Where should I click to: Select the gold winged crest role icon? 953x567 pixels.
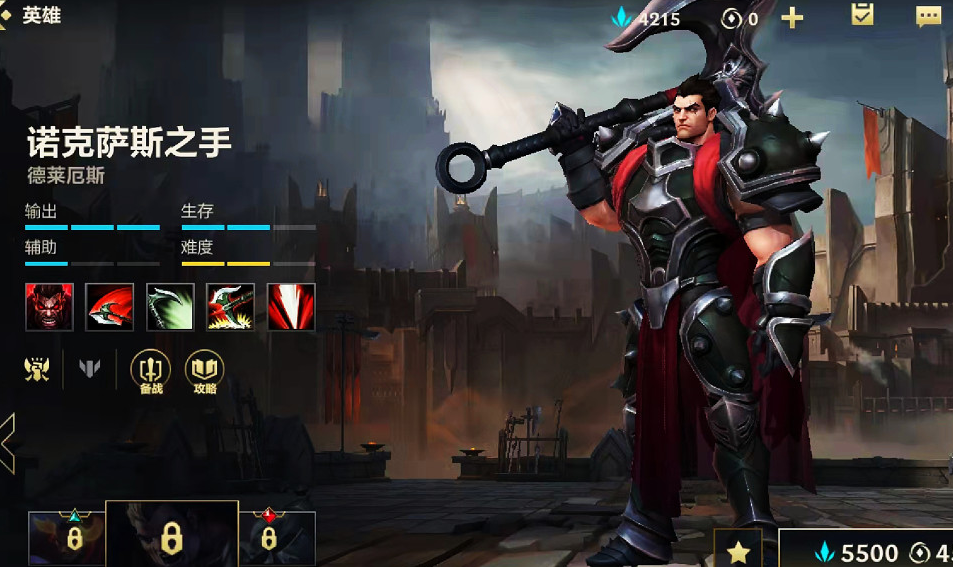pyautogui.click(x=37, y=370)
